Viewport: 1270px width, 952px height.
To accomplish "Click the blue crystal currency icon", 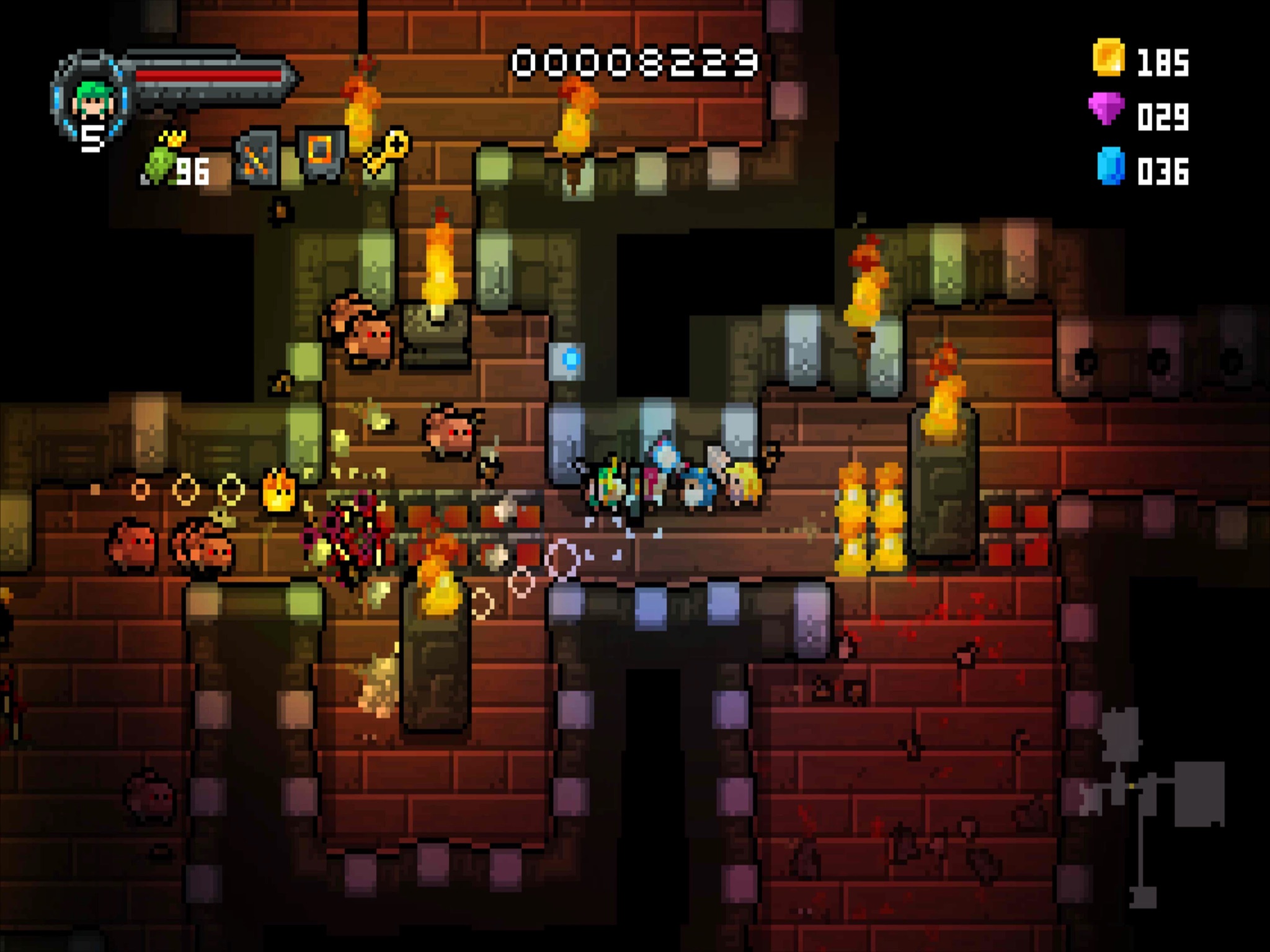I will pos(1110,165).
